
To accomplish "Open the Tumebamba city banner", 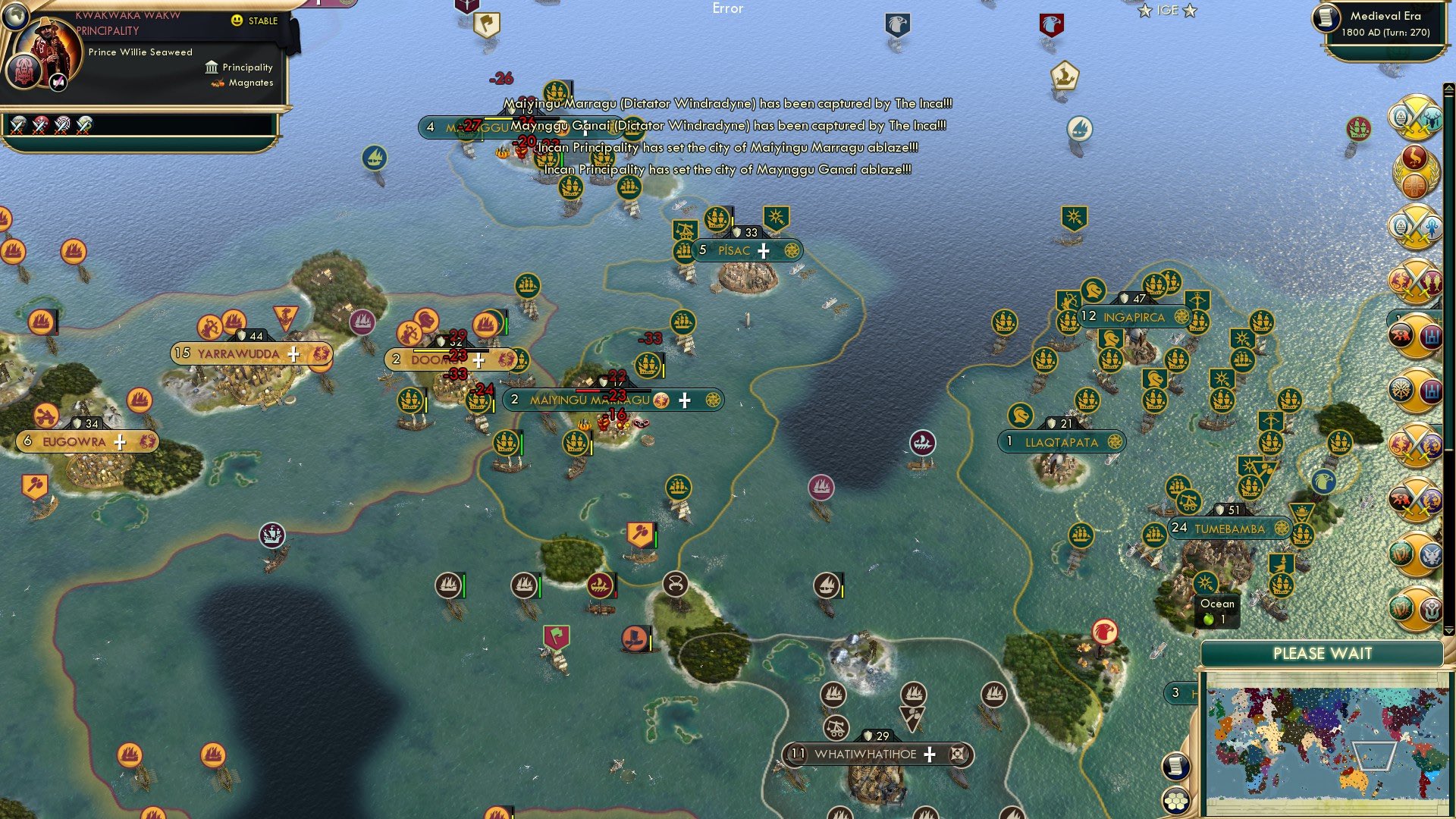I will tap(1228, 526).
